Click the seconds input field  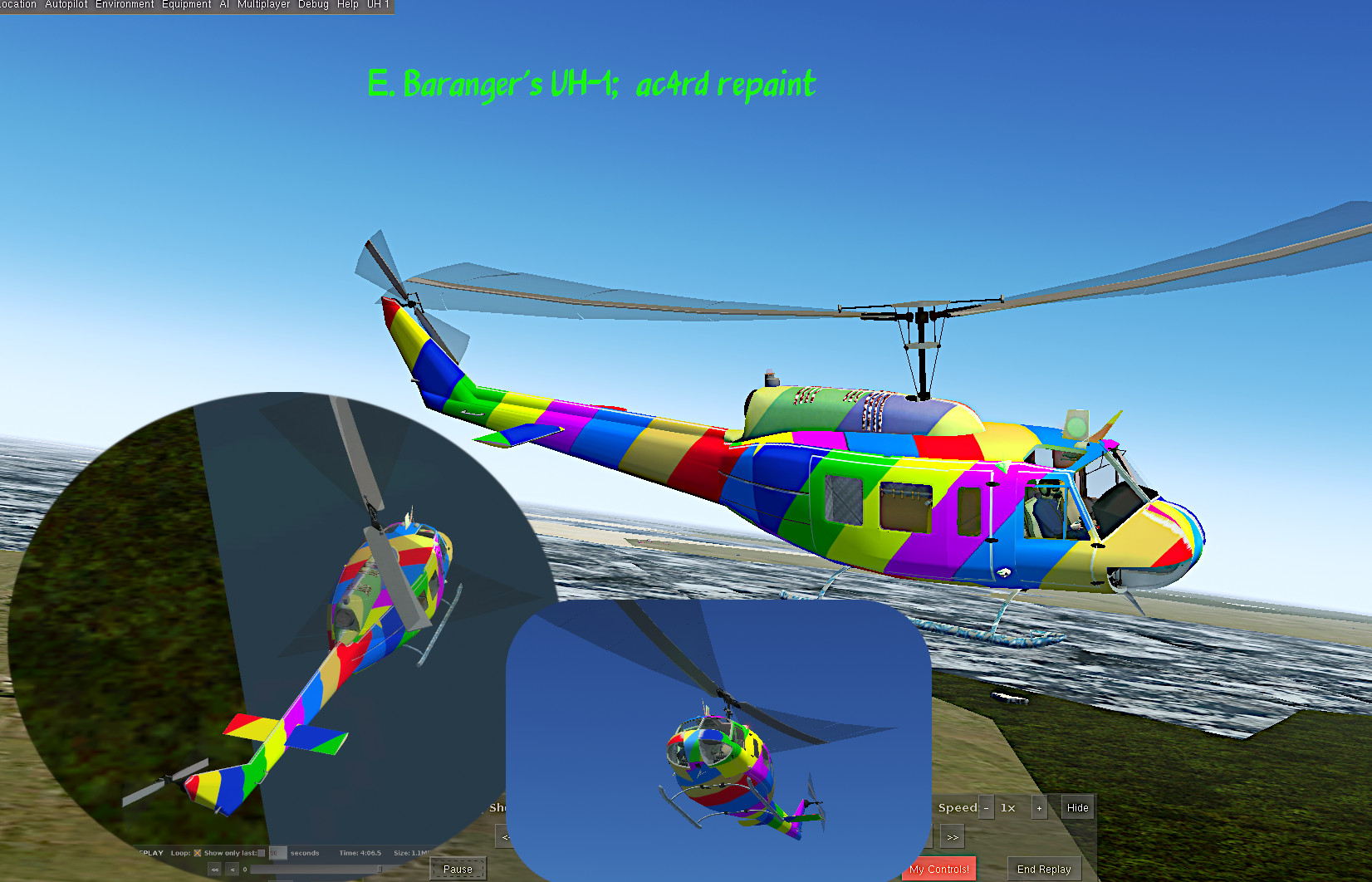coord(277,852)
